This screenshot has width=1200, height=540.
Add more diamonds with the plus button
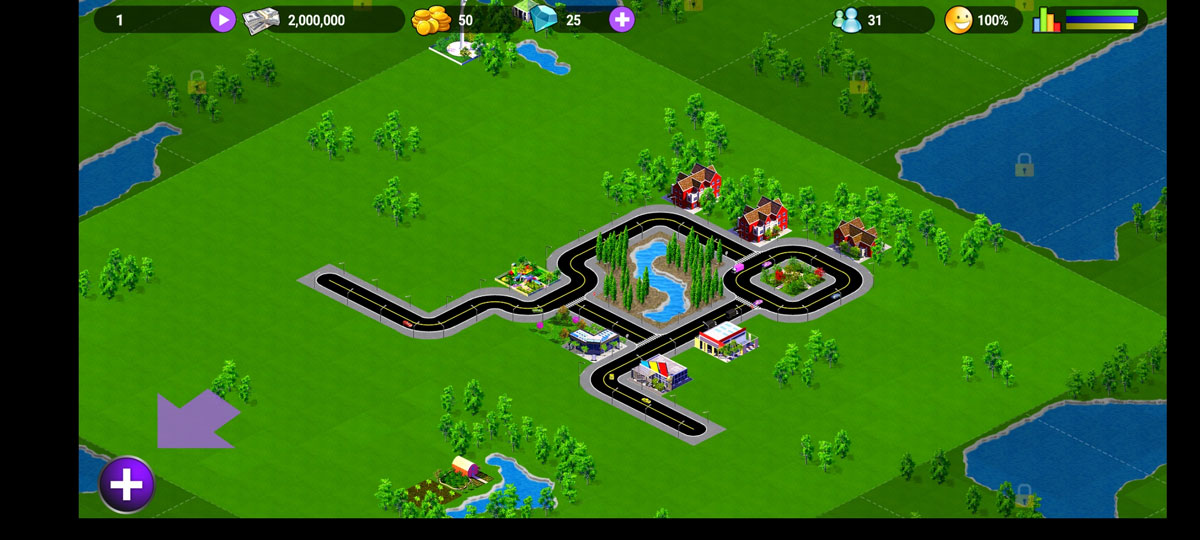(x=622, y=19)
